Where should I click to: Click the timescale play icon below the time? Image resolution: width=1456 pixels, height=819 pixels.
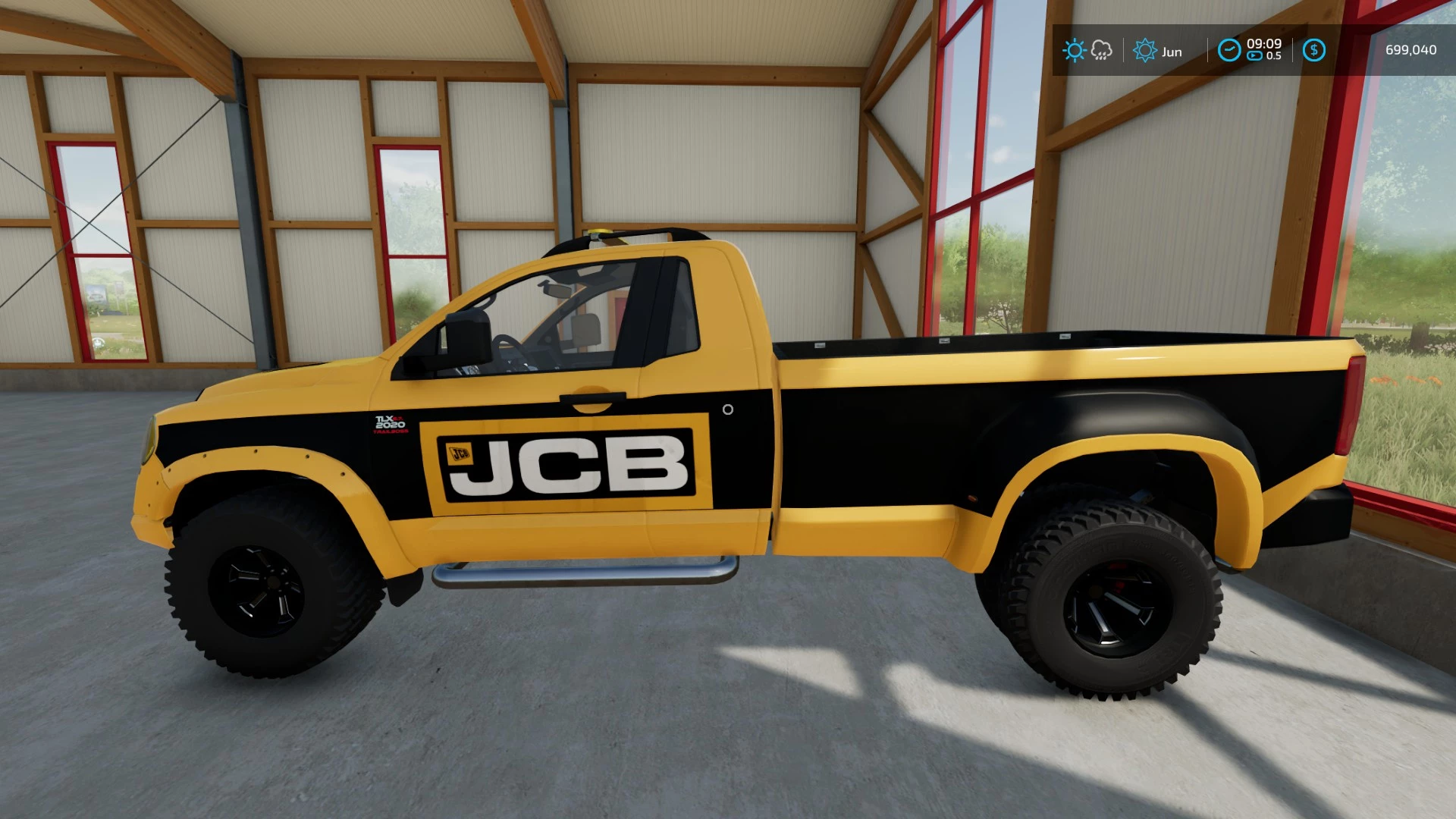pos(1254,55)
